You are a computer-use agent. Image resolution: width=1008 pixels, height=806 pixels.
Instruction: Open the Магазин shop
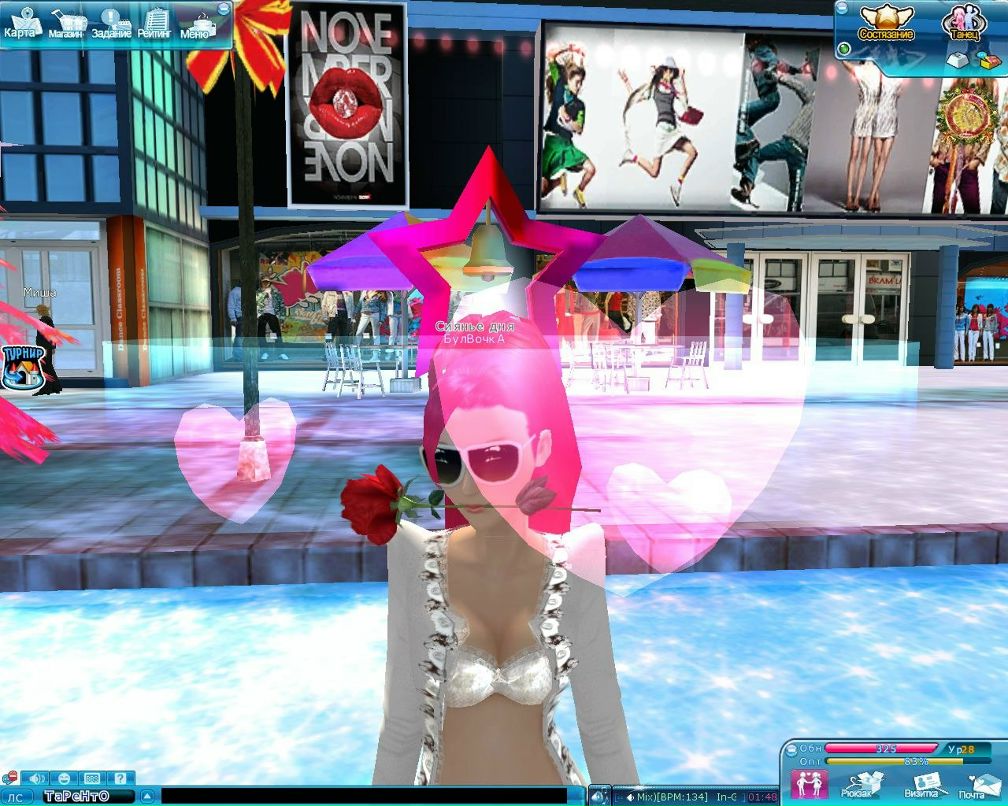(67, 22)
